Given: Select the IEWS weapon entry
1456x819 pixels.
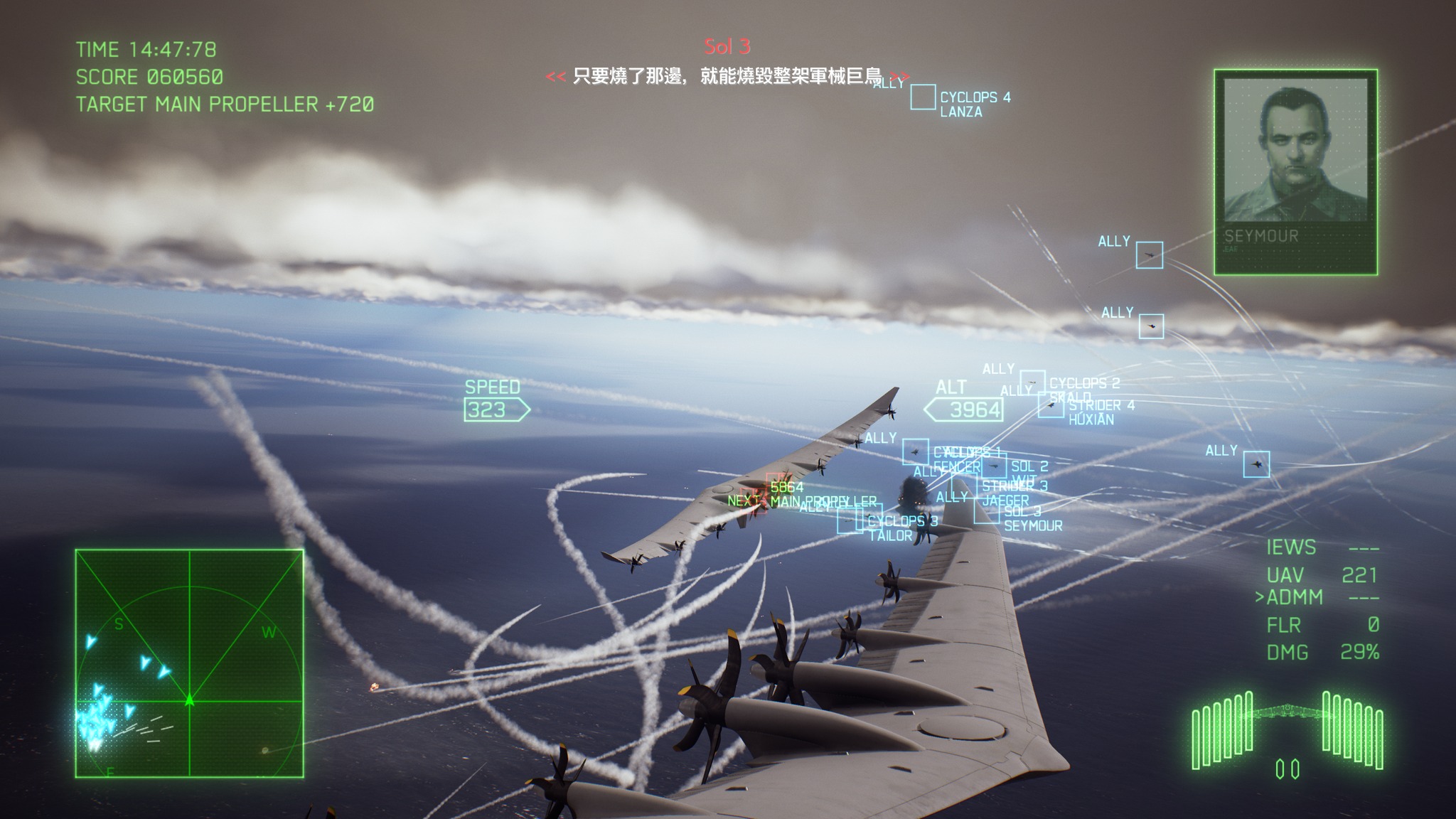Looking at the screenshot, I should 1290,547.
